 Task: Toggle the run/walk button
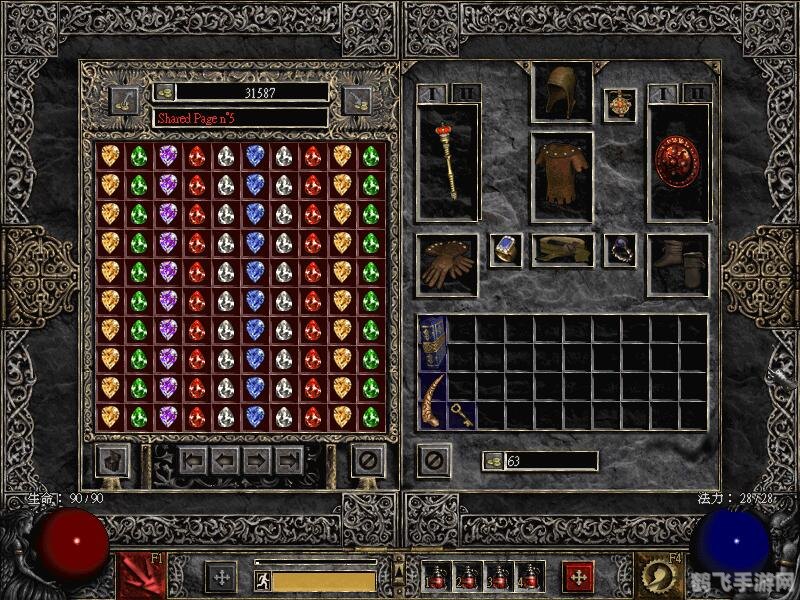(262, 580)
